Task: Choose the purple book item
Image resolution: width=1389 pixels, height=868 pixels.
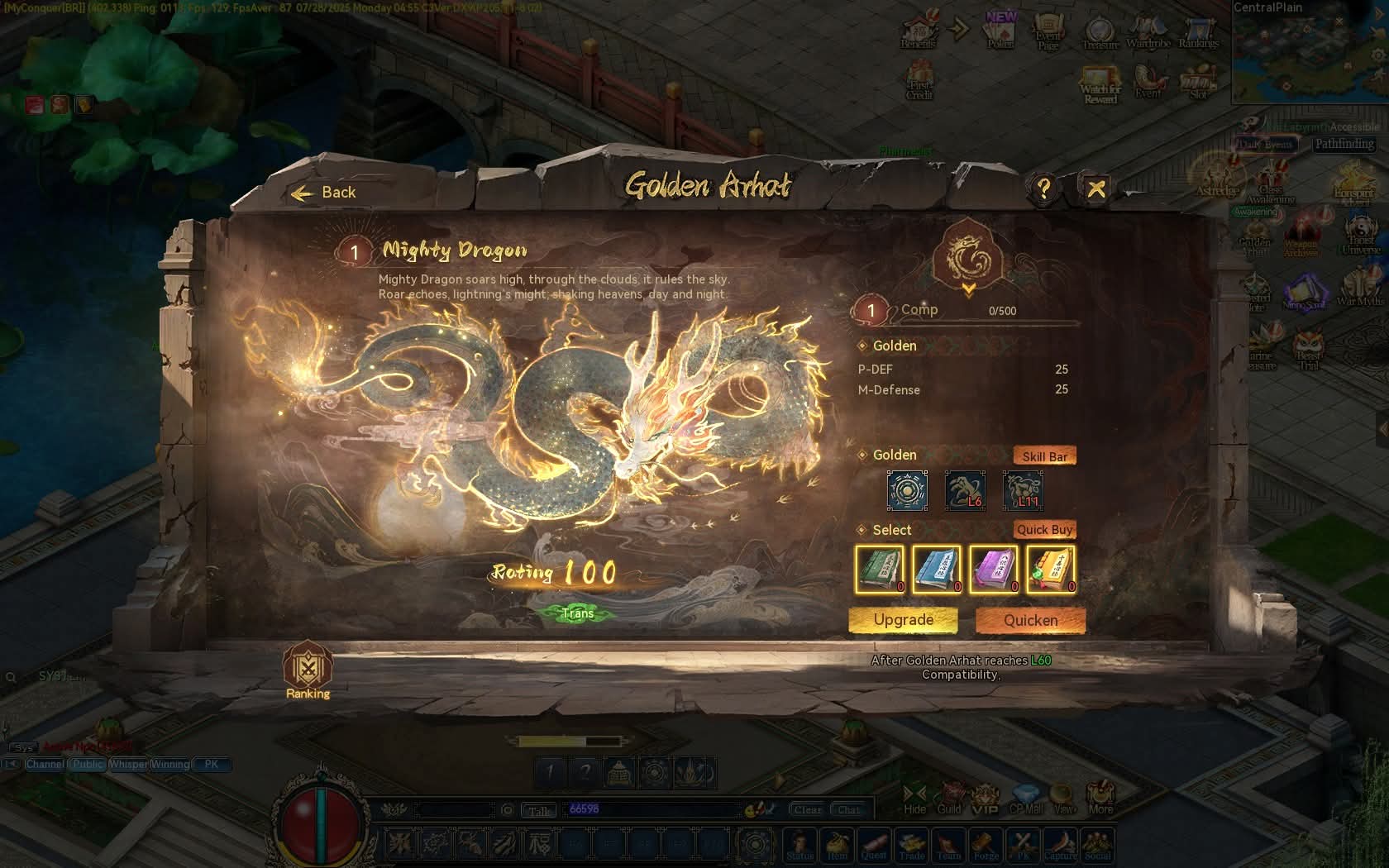Action: pyautogui.click(x=994, y=569)
